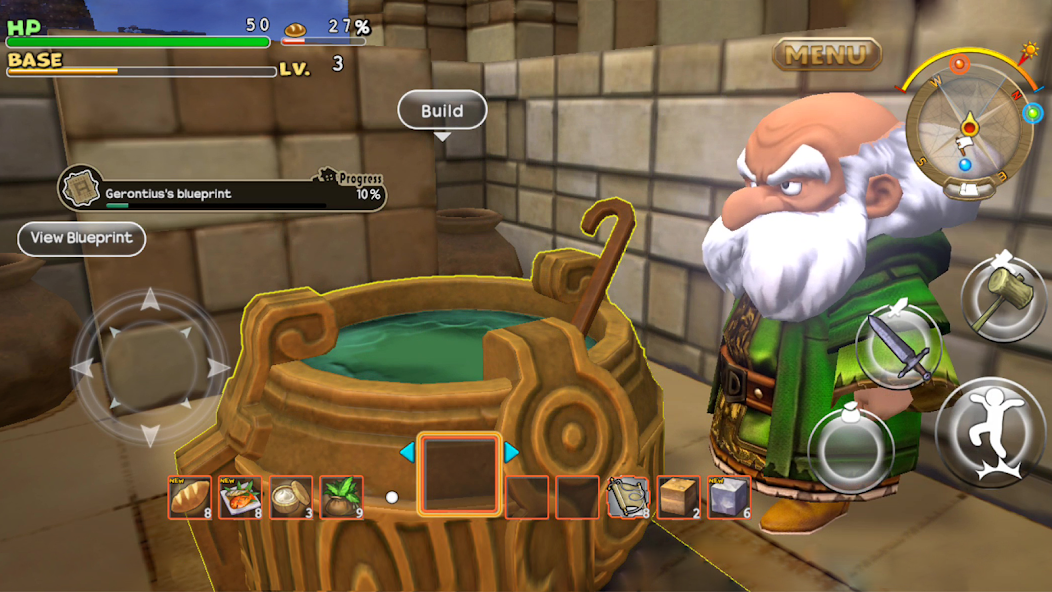Screen dimensions: 1052x592
Task: Select the scroll item in hotbar
Action: [629, 497]
